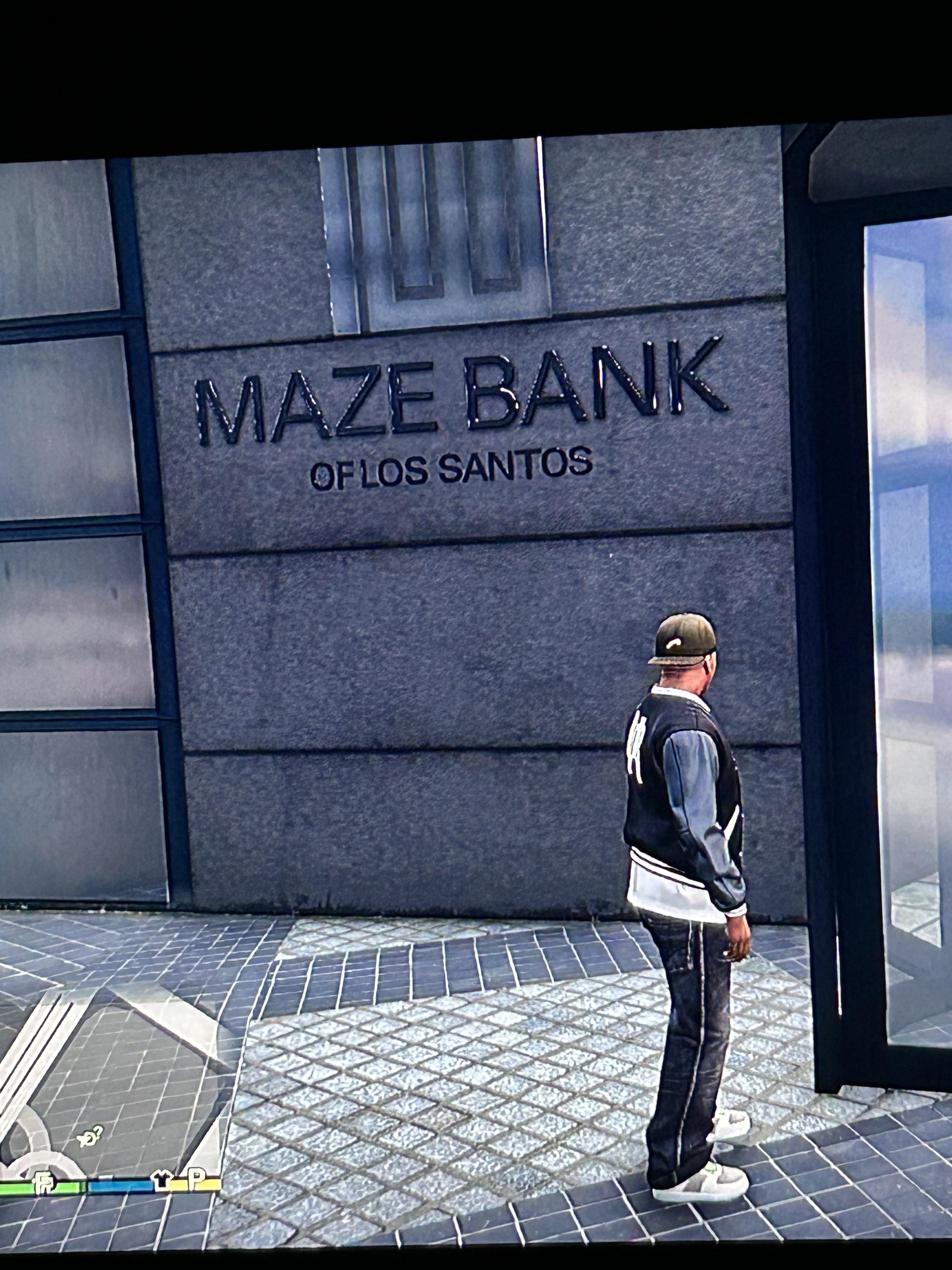The image size is (952, 1270).
Task: Toggle the blue stamina bar segment
Action: click(119, 1186)
